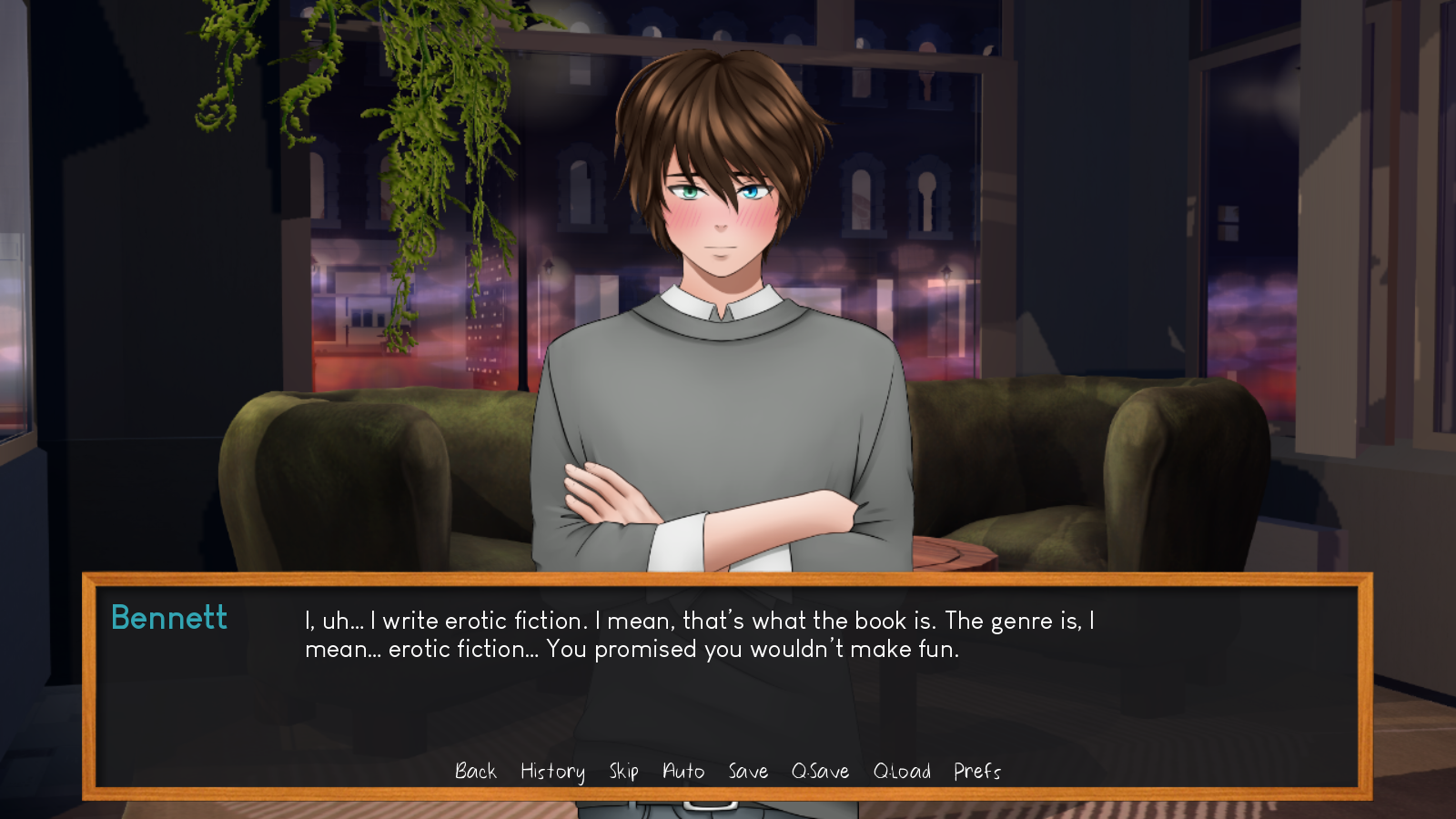Quick load with Q.Load
This screenshot has width=1456, height=819.
[902, 772]
